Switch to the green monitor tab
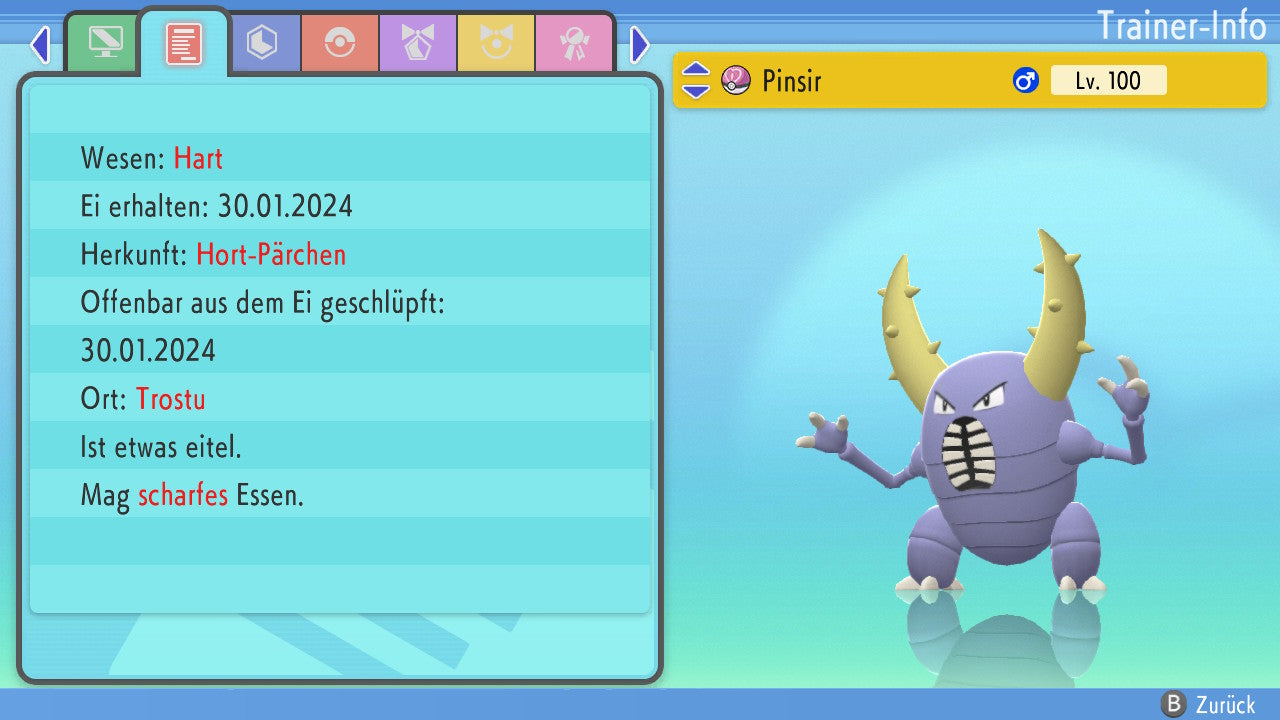This screenshot has width=1280, height=720. click(x=105, y=43)
